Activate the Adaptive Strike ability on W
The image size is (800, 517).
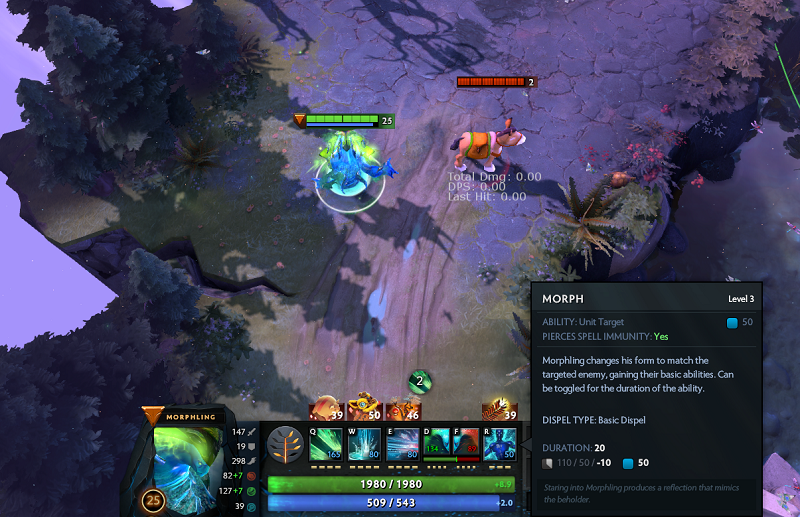click(364, 445)
